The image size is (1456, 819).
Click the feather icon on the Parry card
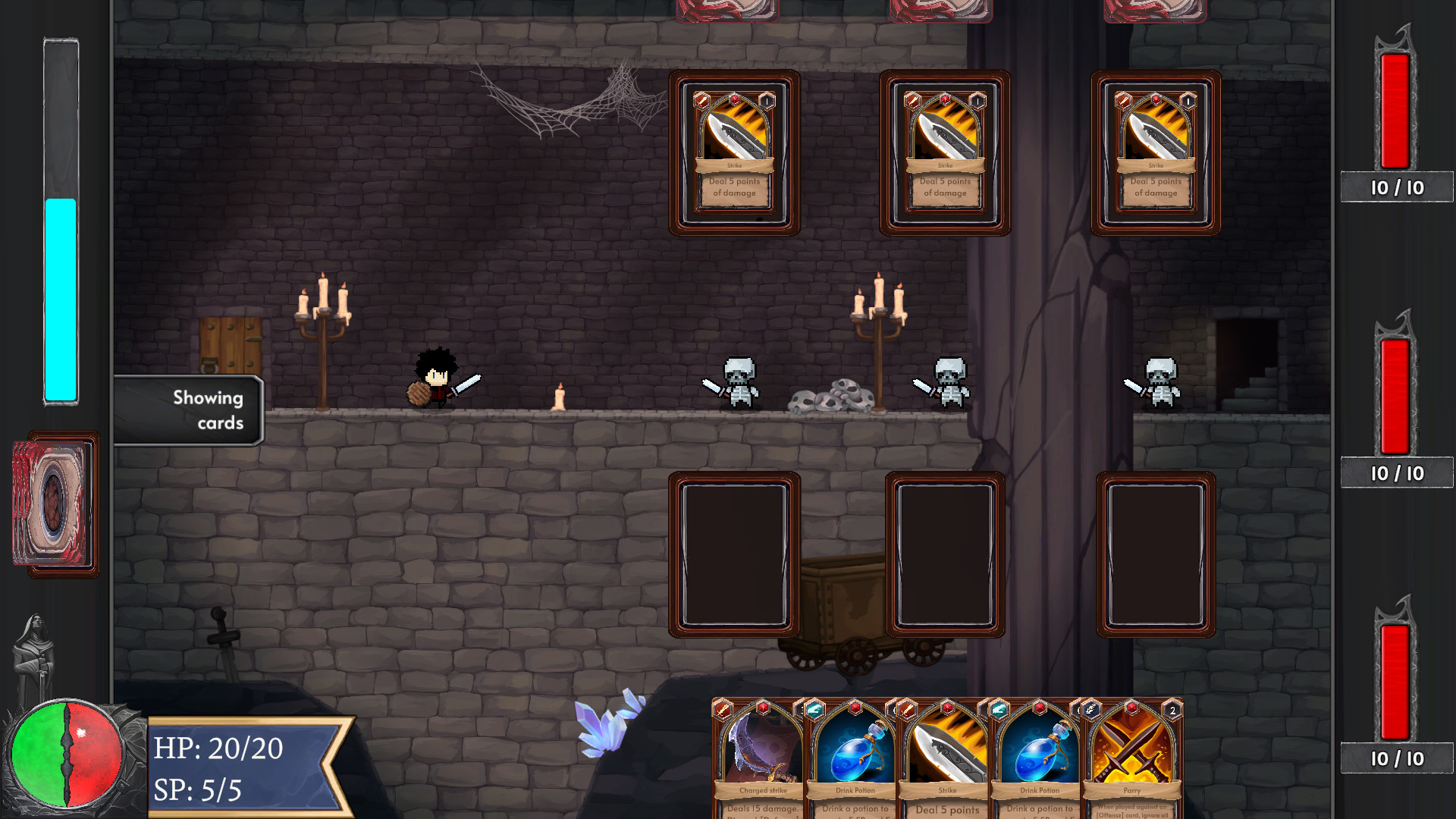click(x=1090, y=710)
